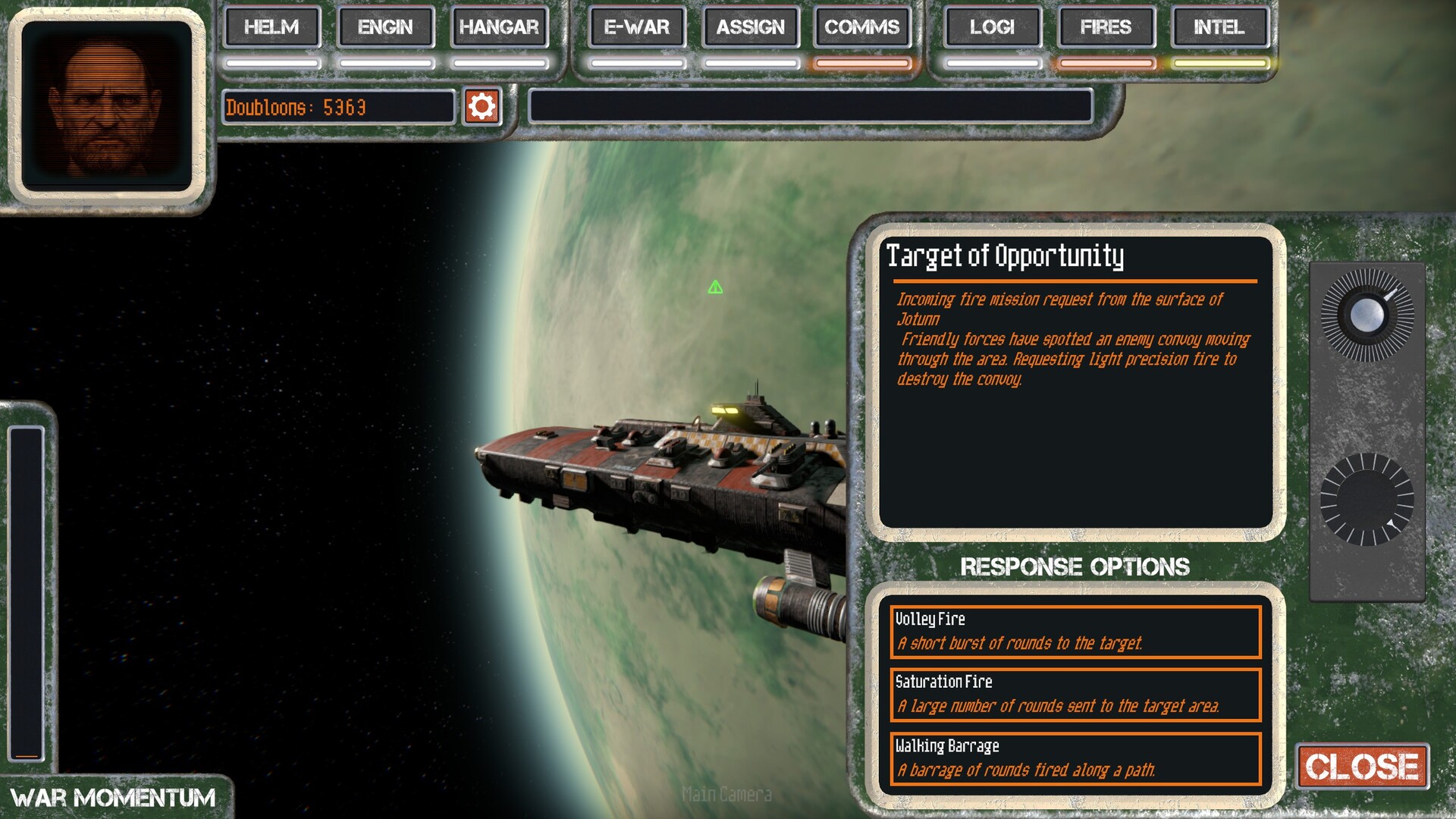Image resolution: width=1456 pixels, height=819 pixels.
Task: Click the black lower dial knob
Action: (x=1367, y=500)
